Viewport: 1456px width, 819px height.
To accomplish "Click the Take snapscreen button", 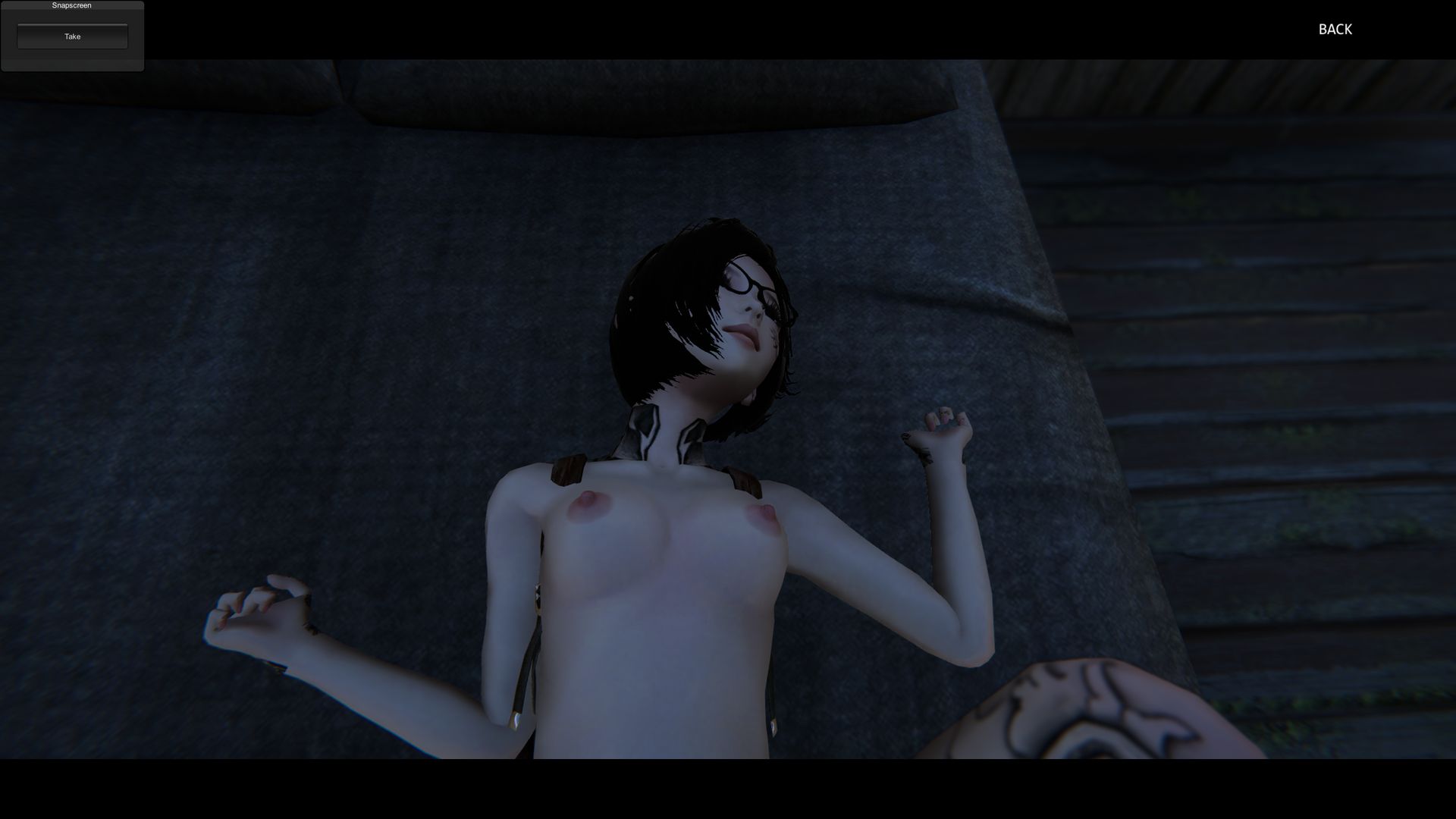I will pyautogui.click(x=73, y=36).
